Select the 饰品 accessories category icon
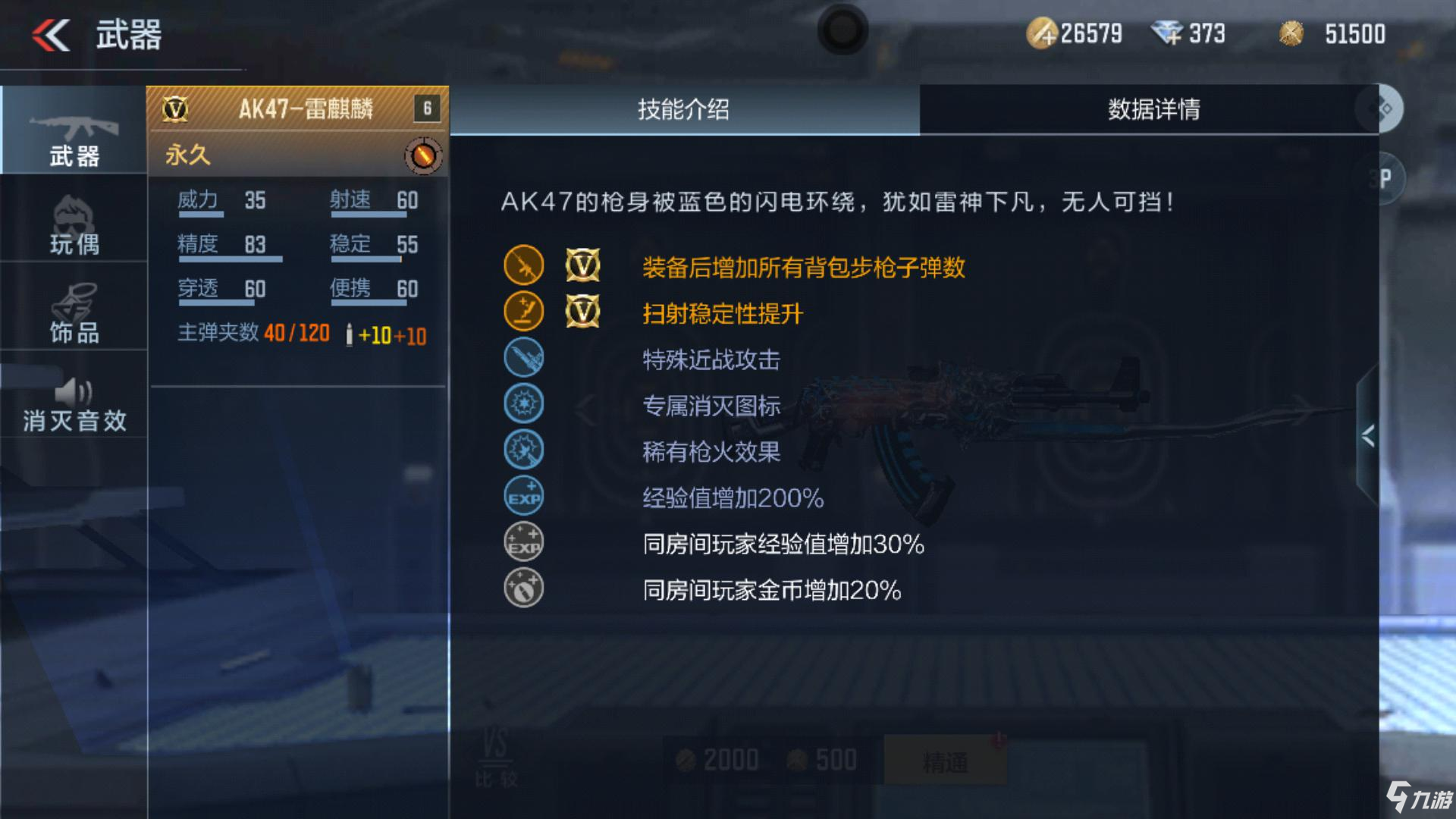1456x819 pixels. [x=72, y=311]
